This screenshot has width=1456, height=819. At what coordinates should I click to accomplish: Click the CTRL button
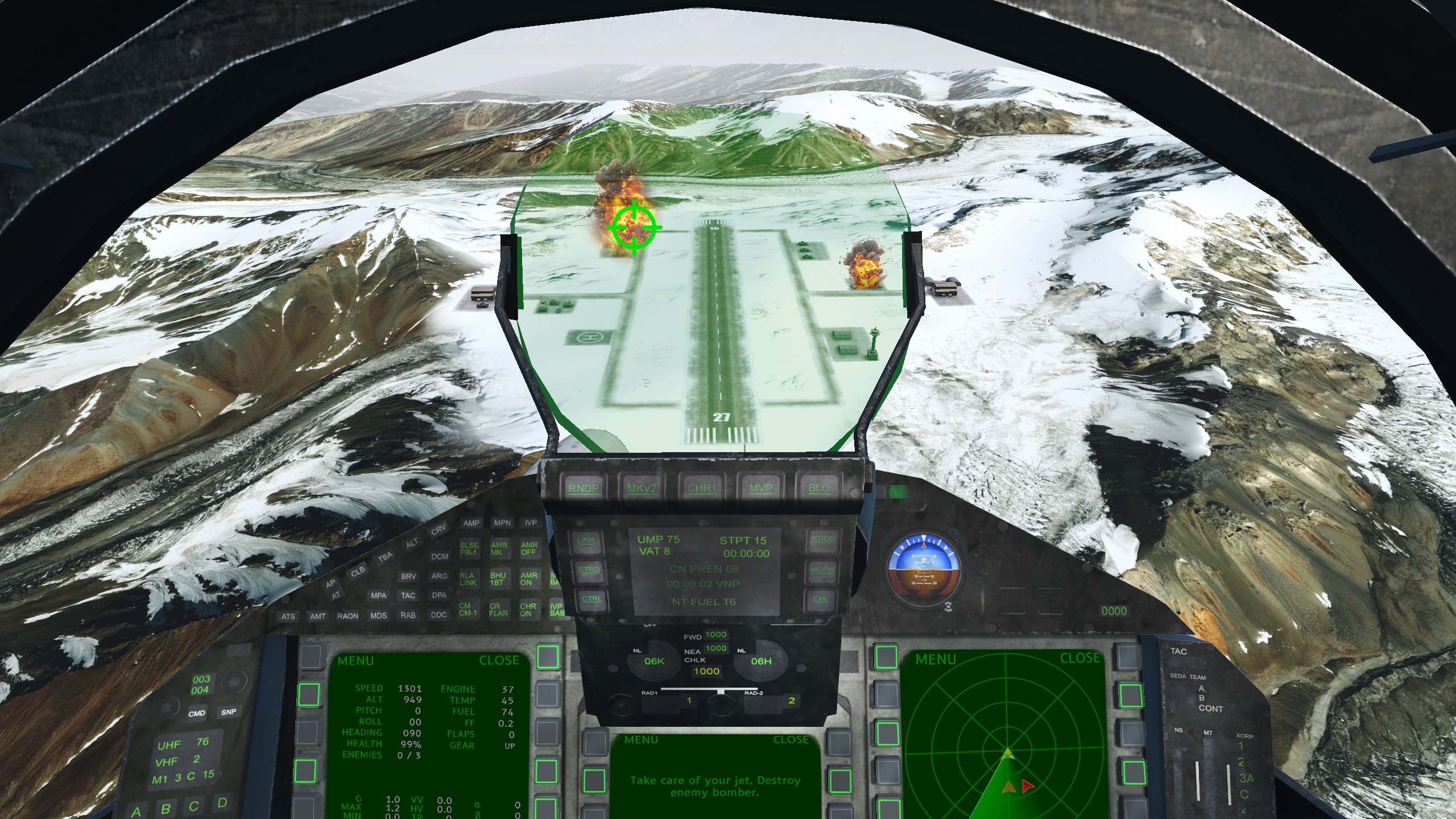591,599
